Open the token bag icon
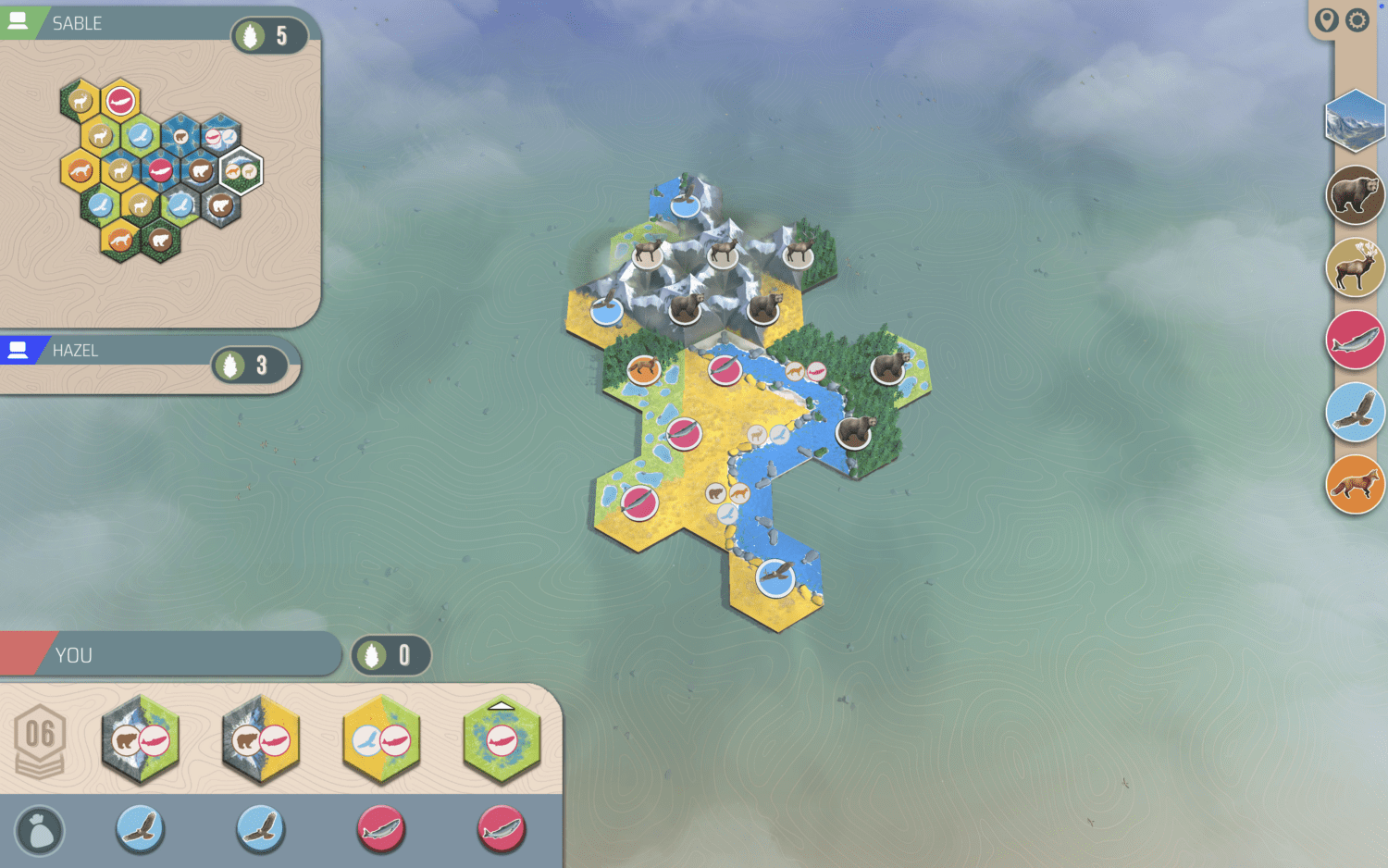The image size is (1388, 868). (40, 830)
